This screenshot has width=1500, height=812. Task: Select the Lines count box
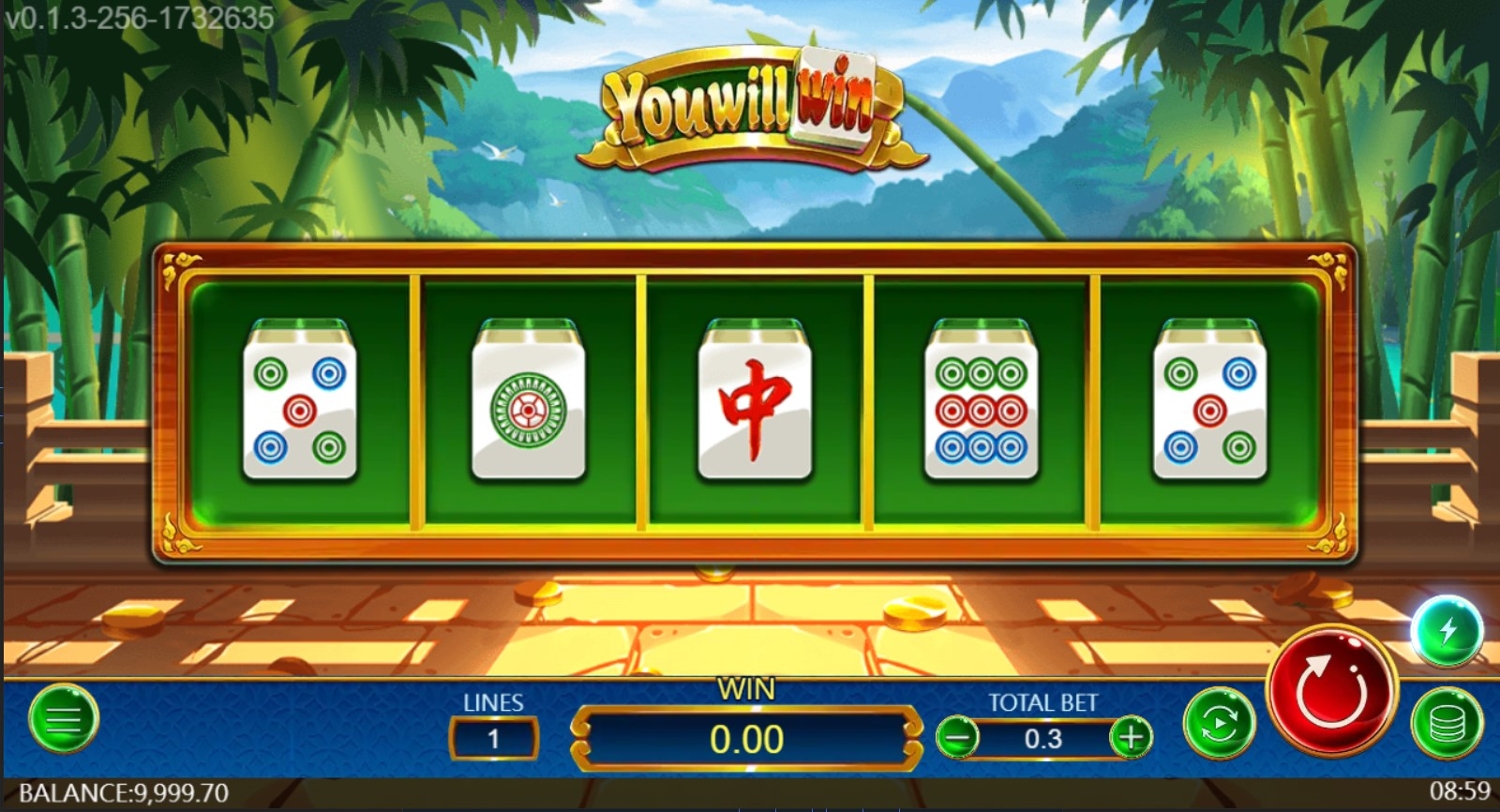click(x=494, y=739)
